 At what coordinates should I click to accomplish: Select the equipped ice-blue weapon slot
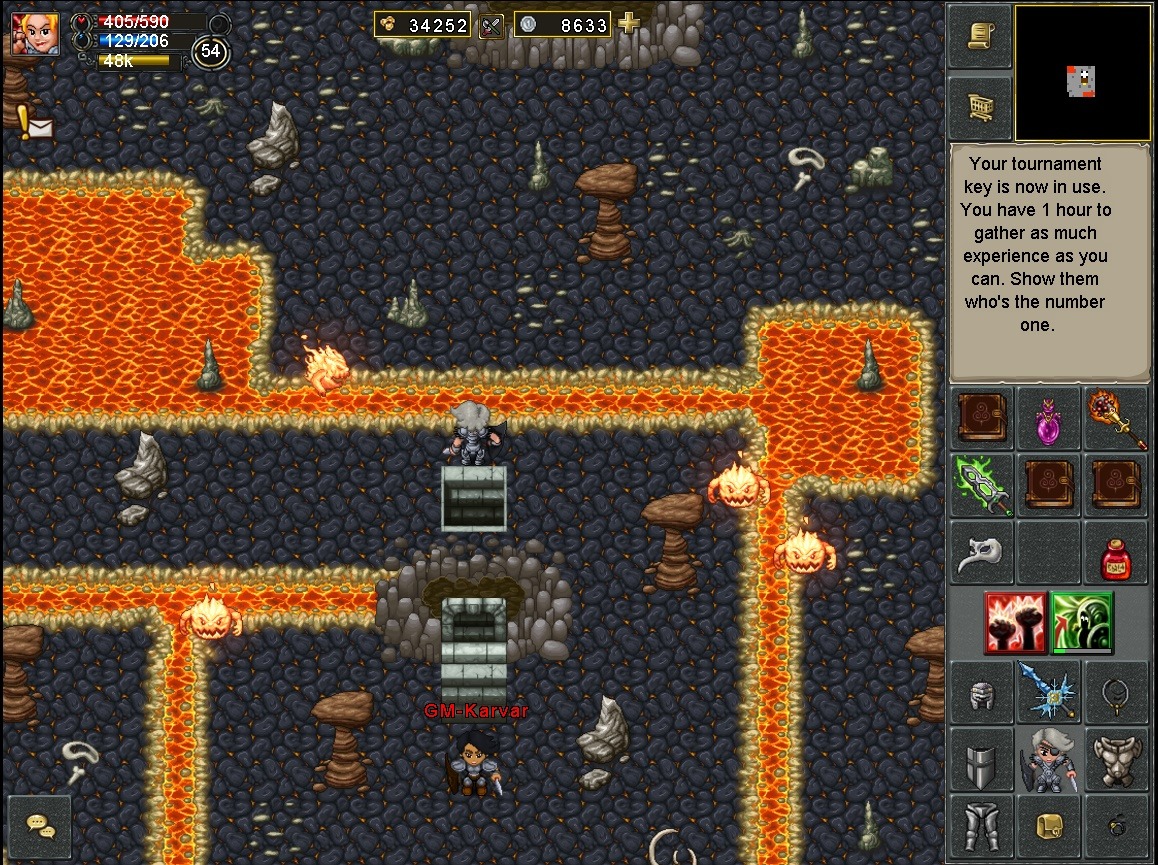pos(1048,692)
